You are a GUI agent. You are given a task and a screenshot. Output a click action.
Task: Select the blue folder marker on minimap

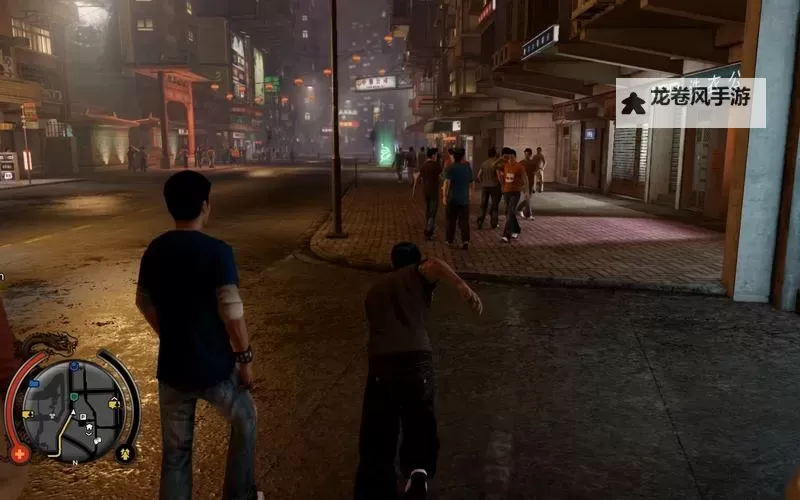pos(33,382)
